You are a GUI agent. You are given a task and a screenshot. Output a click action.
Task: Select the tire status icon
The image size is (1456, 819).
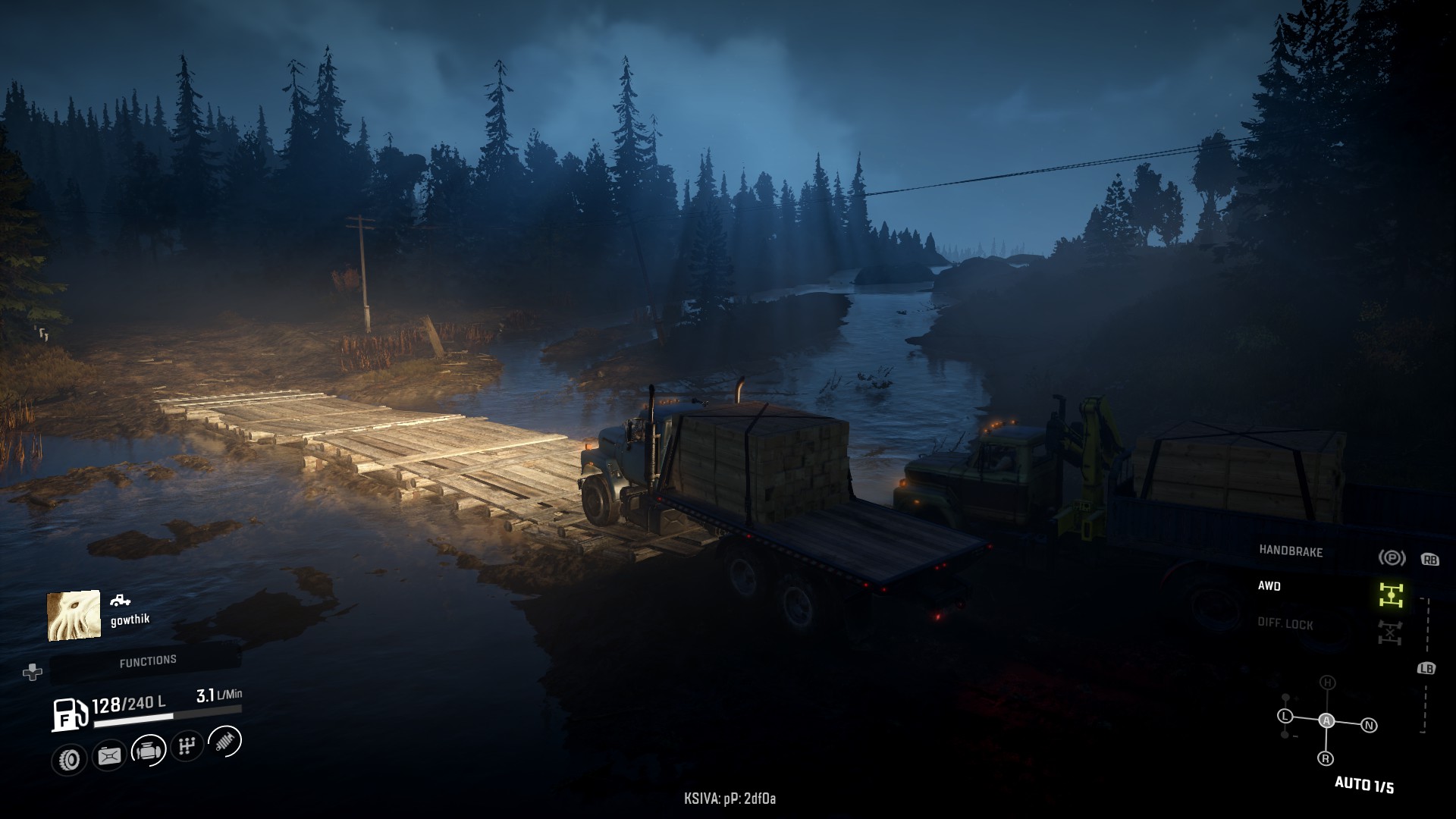70,759
